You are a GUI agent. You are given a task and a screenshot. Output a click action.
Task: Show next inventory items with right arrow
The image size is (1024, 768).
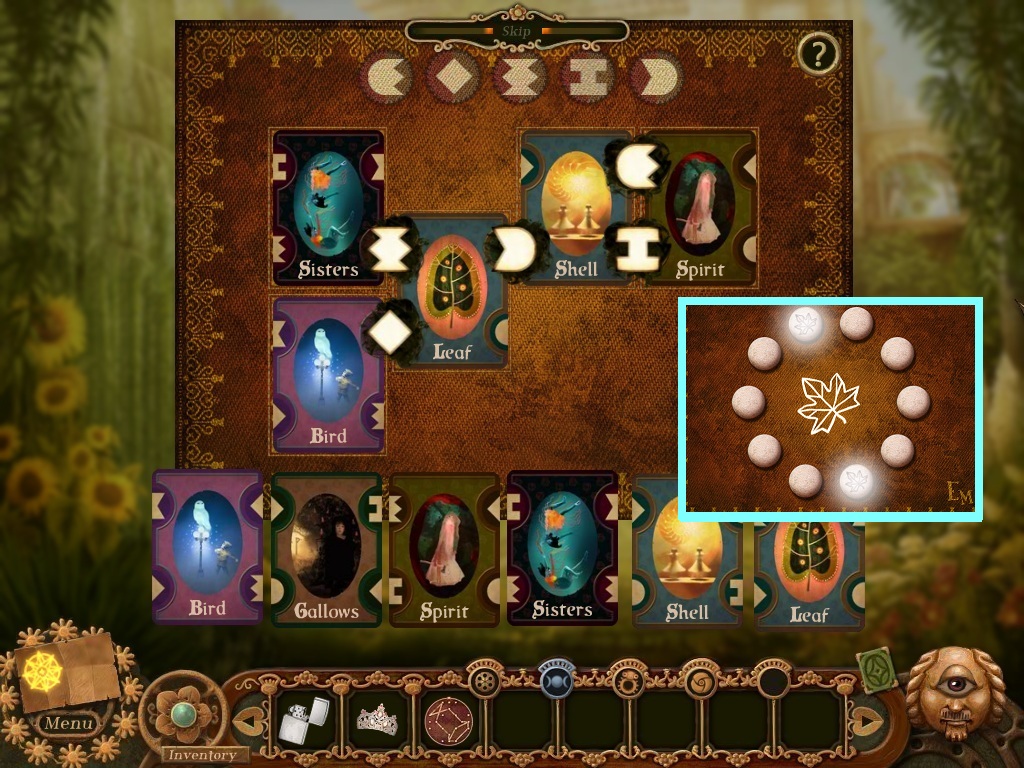point(867,720)
